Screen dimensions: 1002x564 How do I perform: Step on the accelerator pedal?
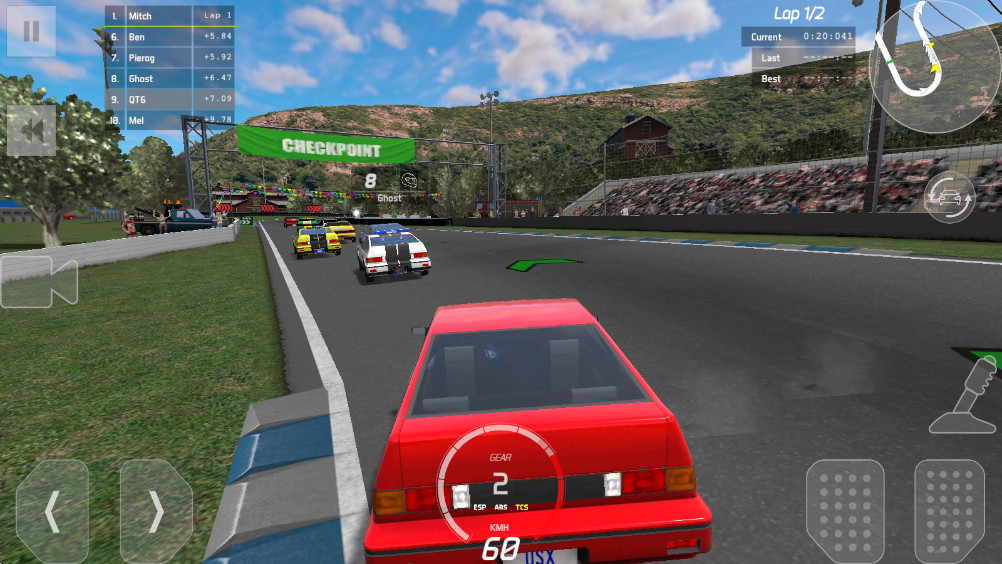click(x=949, y=509)
